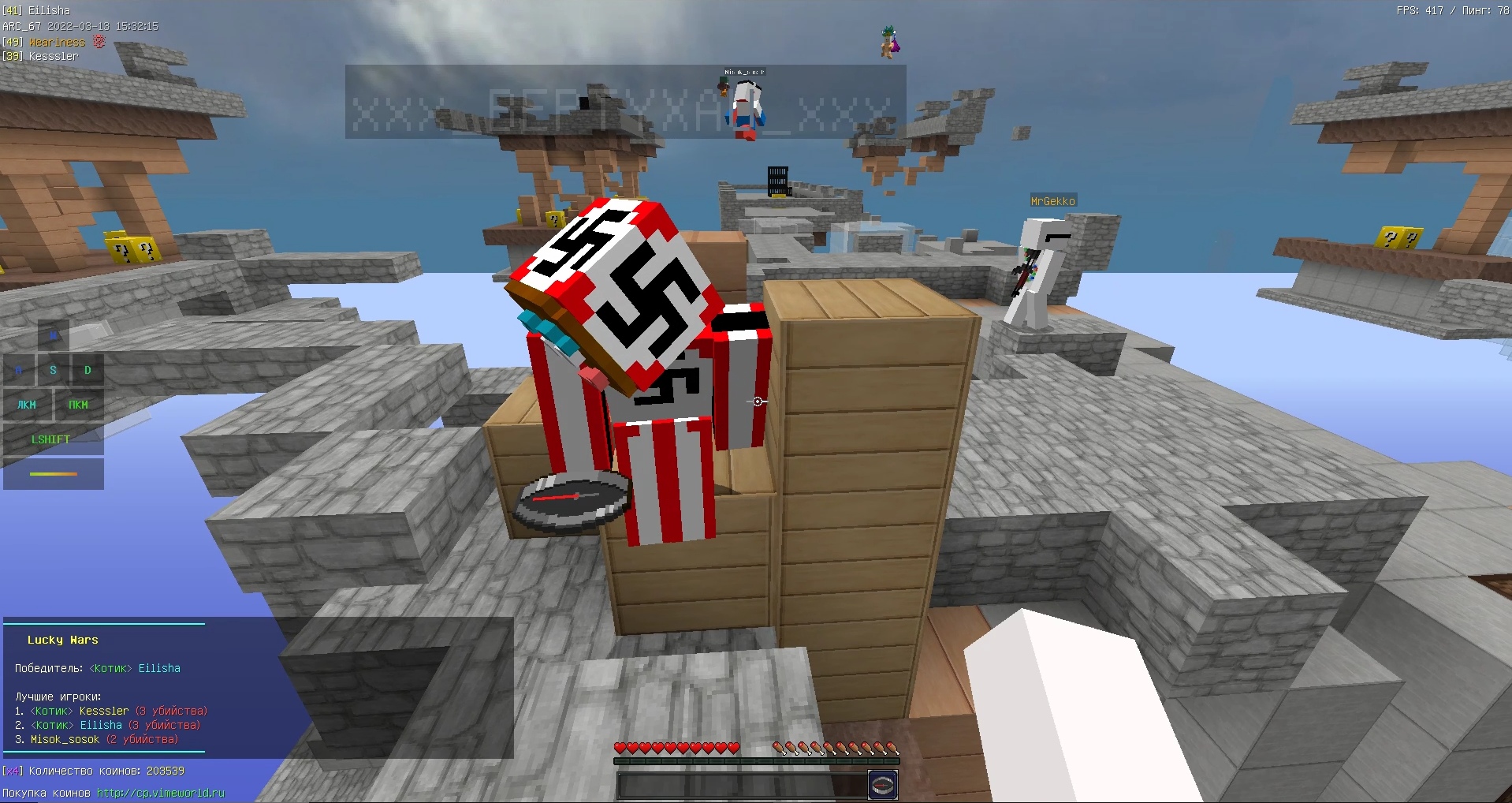Click the crosshair at screen center
This screenshot has width=1512, height=803.
coord(756,401)
